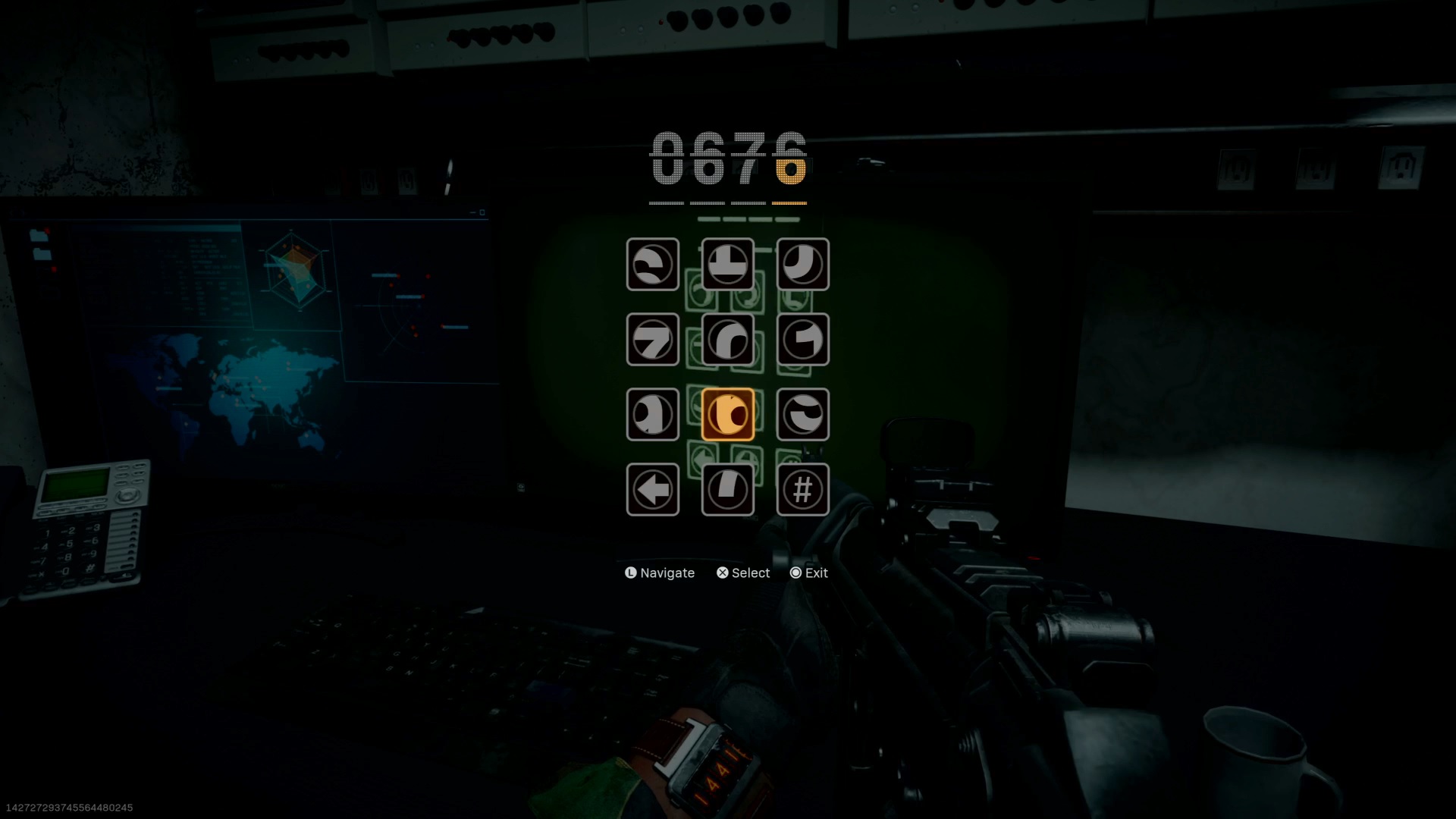
Task: Select the angular lightning-like symbol key
Action: (x=652, y=340)
